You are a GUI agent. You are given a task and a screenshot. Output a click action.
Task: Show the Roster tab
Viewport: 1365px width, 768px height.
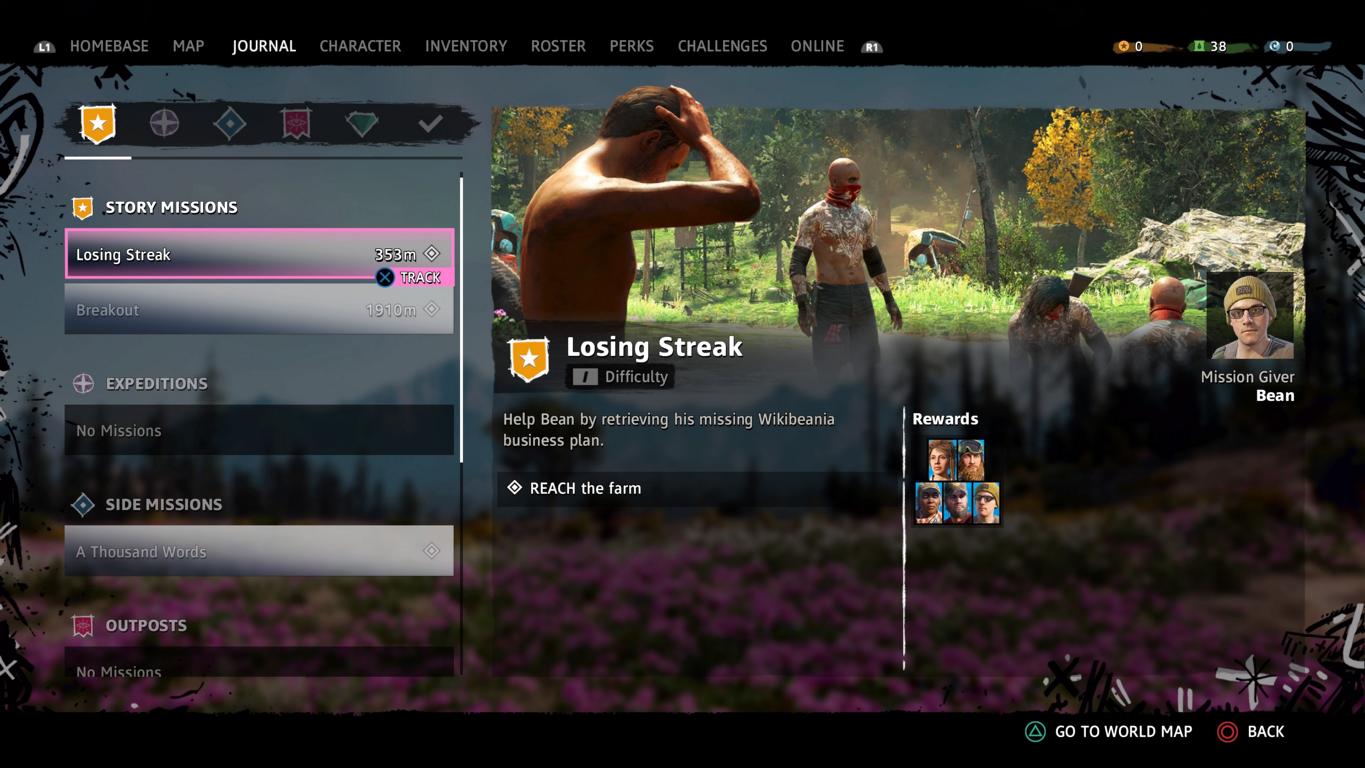coord(558,46)
